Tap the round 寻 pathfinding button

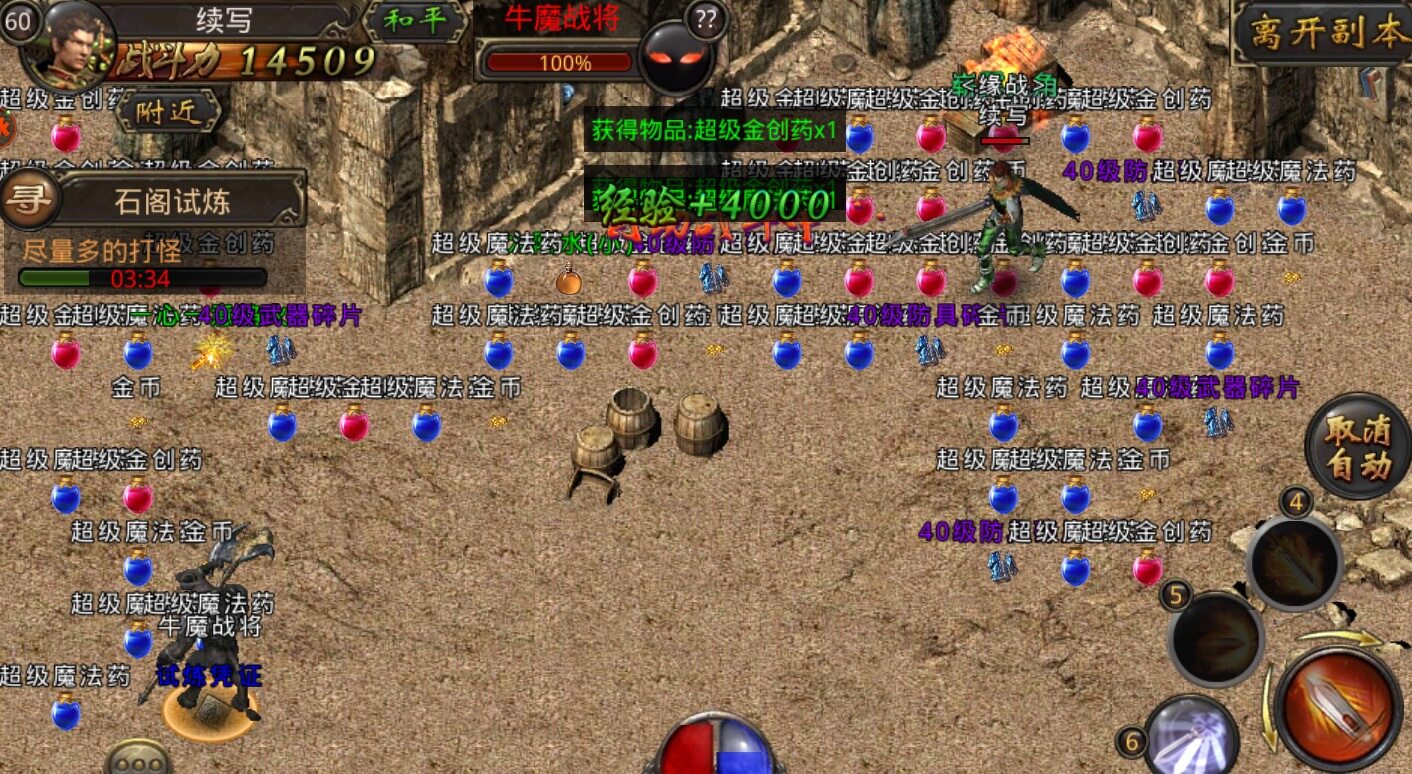(x=30, y=198)
